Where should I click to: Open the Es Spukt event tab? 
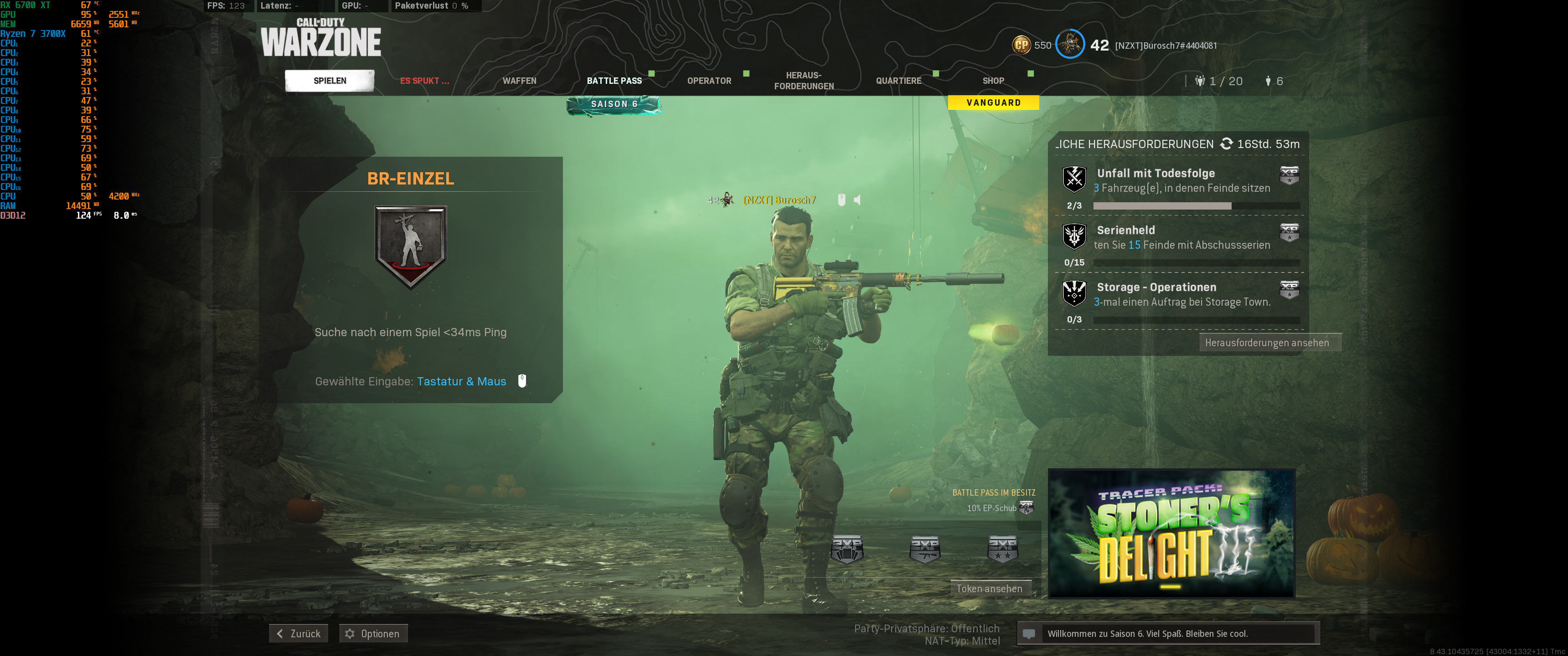coord(424,80)
